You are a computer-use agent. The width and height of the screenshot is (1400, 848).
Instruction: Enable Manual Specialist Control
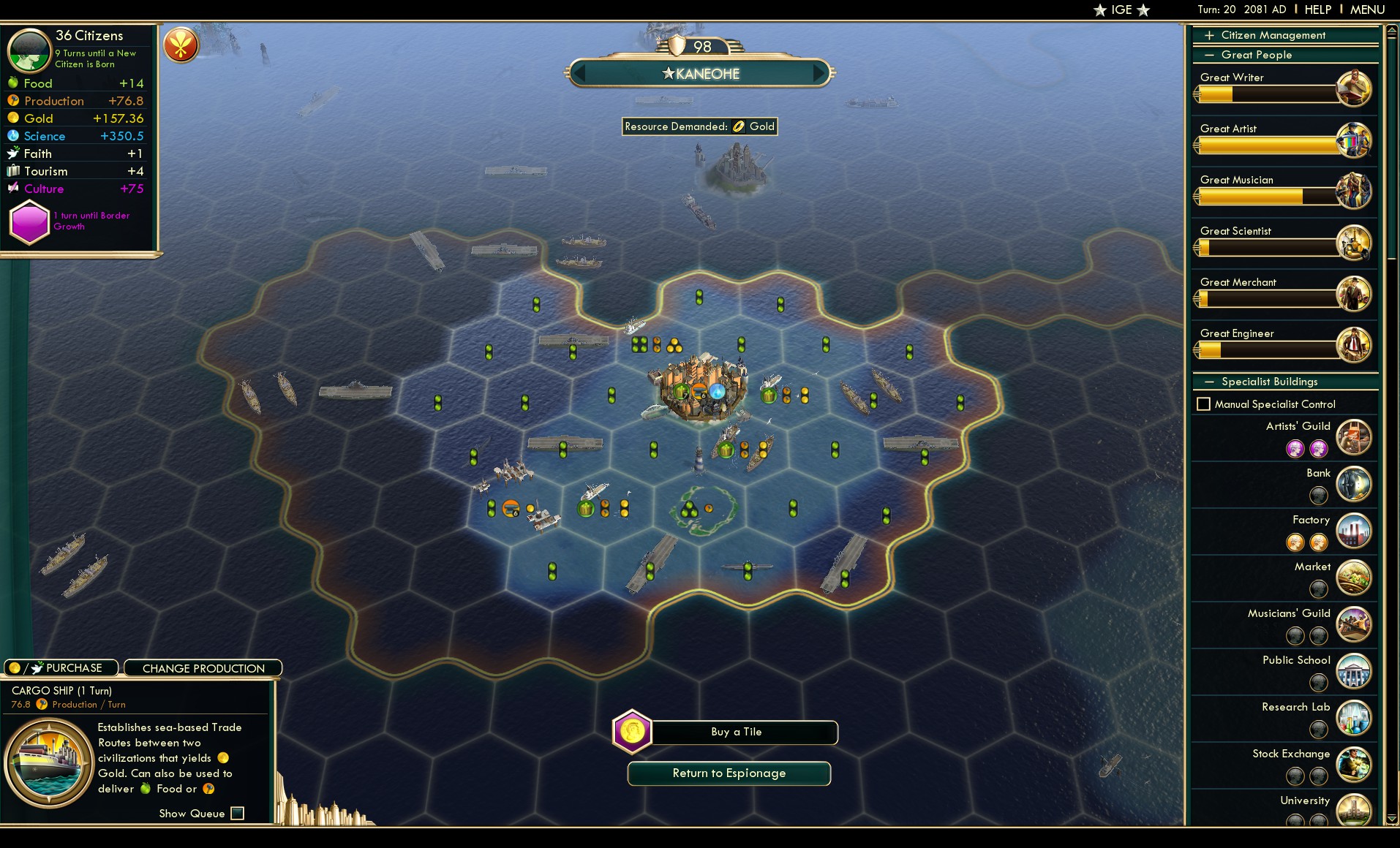click(x=1203, y=404)
